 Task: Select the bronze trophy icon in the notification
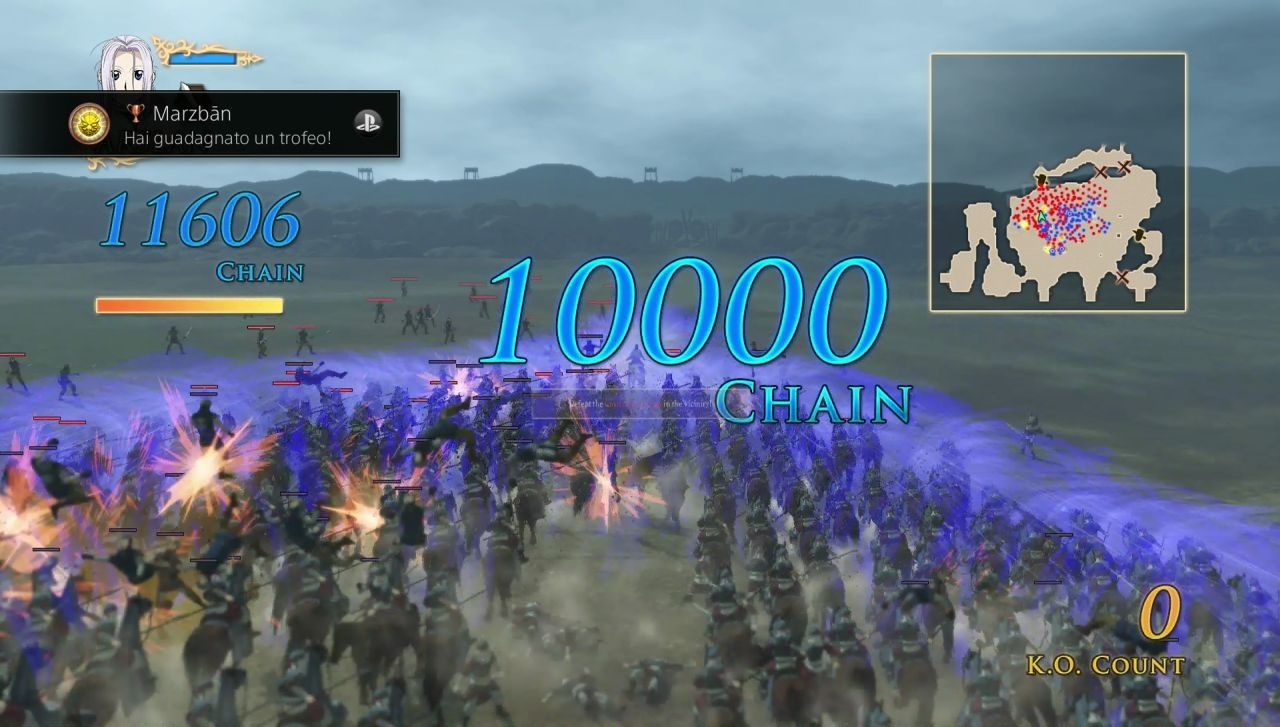coord(136,115)
